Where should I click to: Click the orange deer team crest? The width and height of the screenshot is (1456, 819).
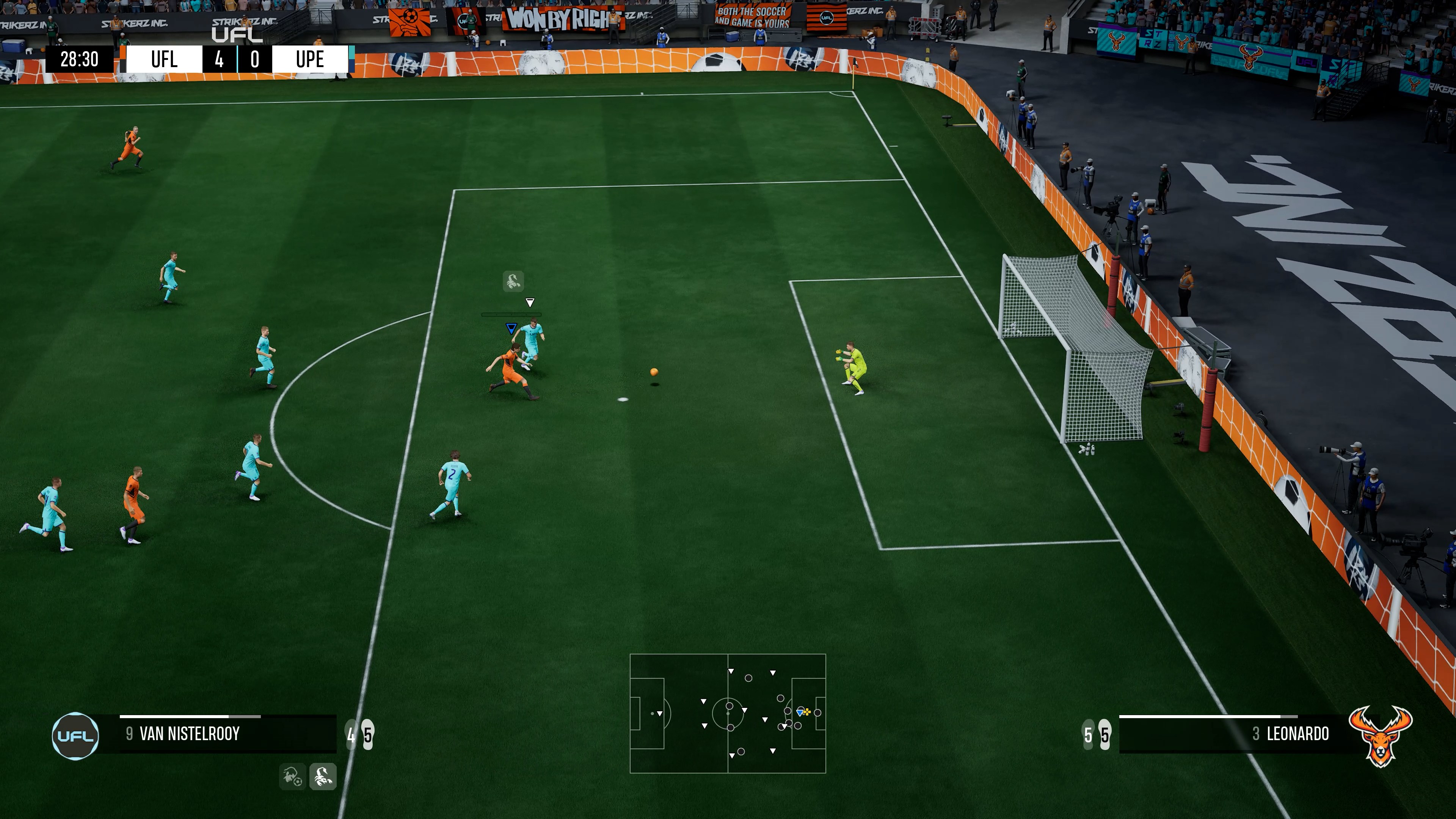coord(1380,735)
